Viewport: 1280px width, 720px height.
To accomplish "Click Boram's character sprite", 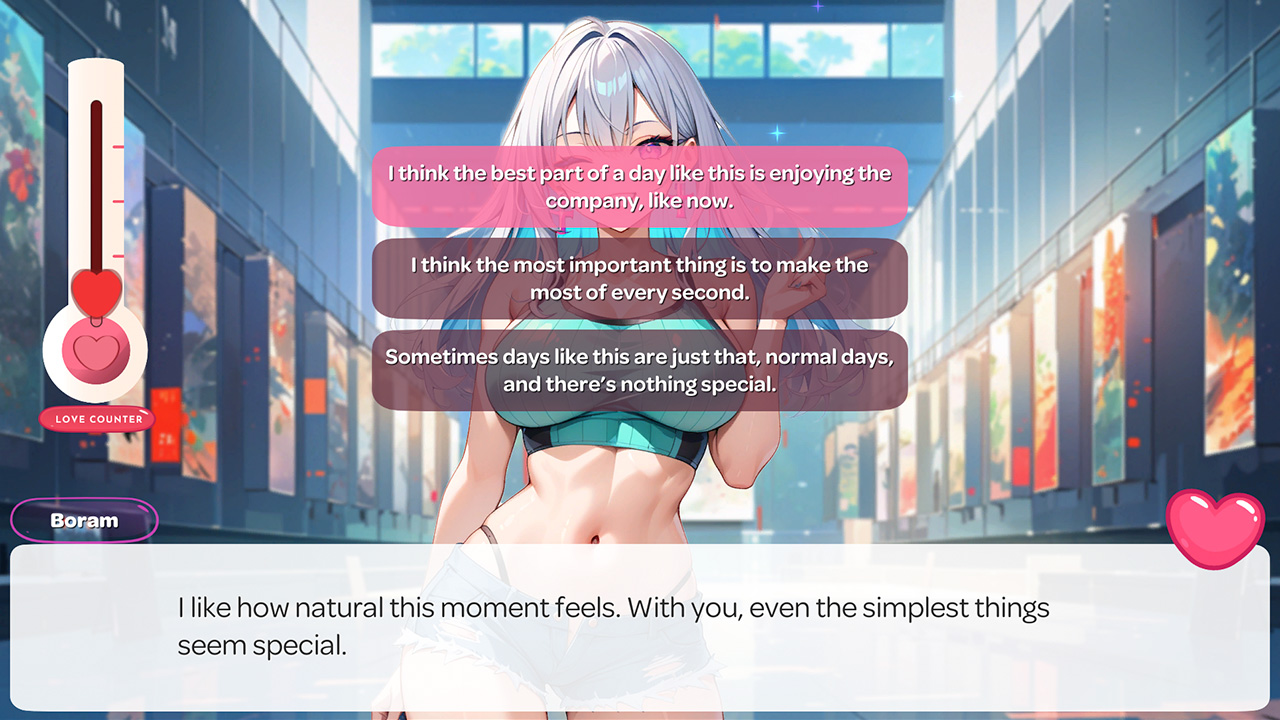I will coord(600,480).
